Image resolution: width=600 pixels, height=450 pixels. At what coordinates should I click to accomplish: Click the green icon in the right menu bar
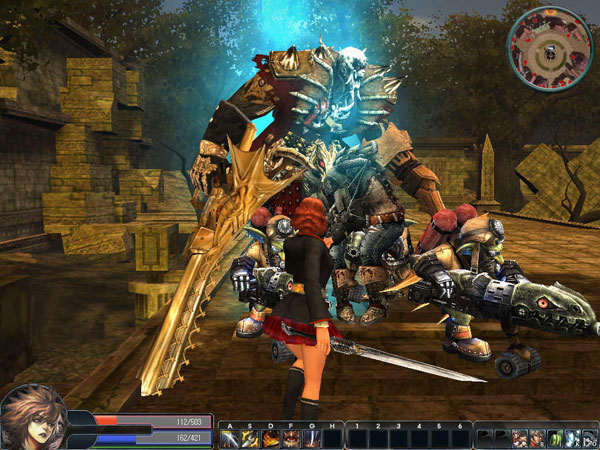(553, 438)
